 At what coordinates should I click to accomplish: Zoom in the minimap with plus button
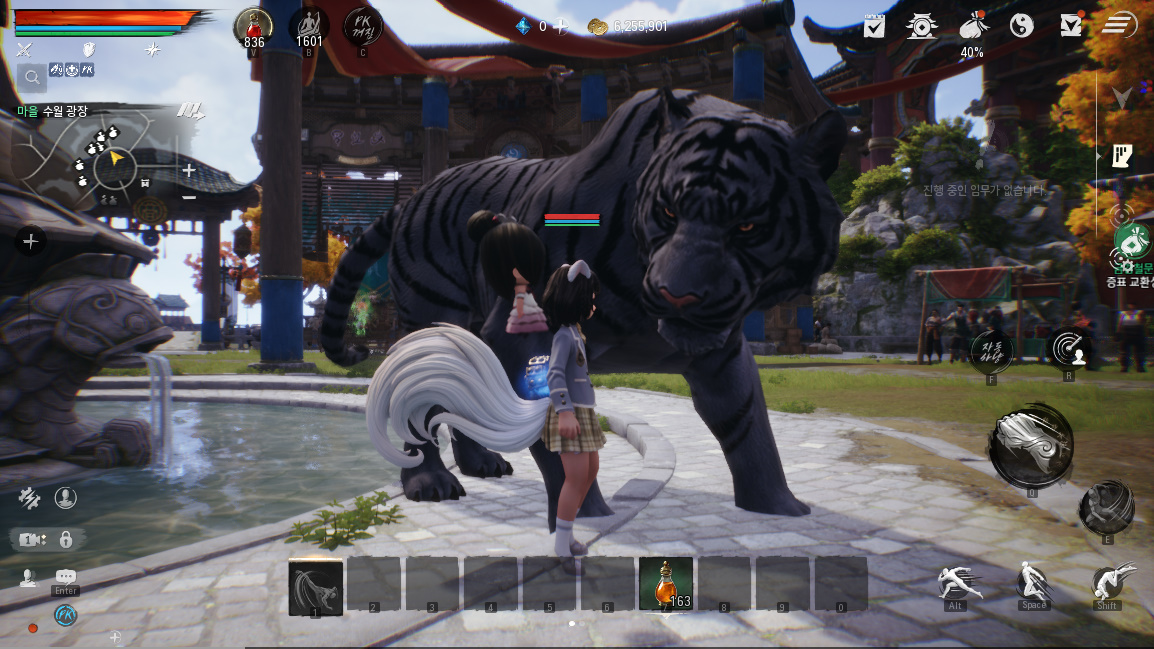click(x=189, y=170)
